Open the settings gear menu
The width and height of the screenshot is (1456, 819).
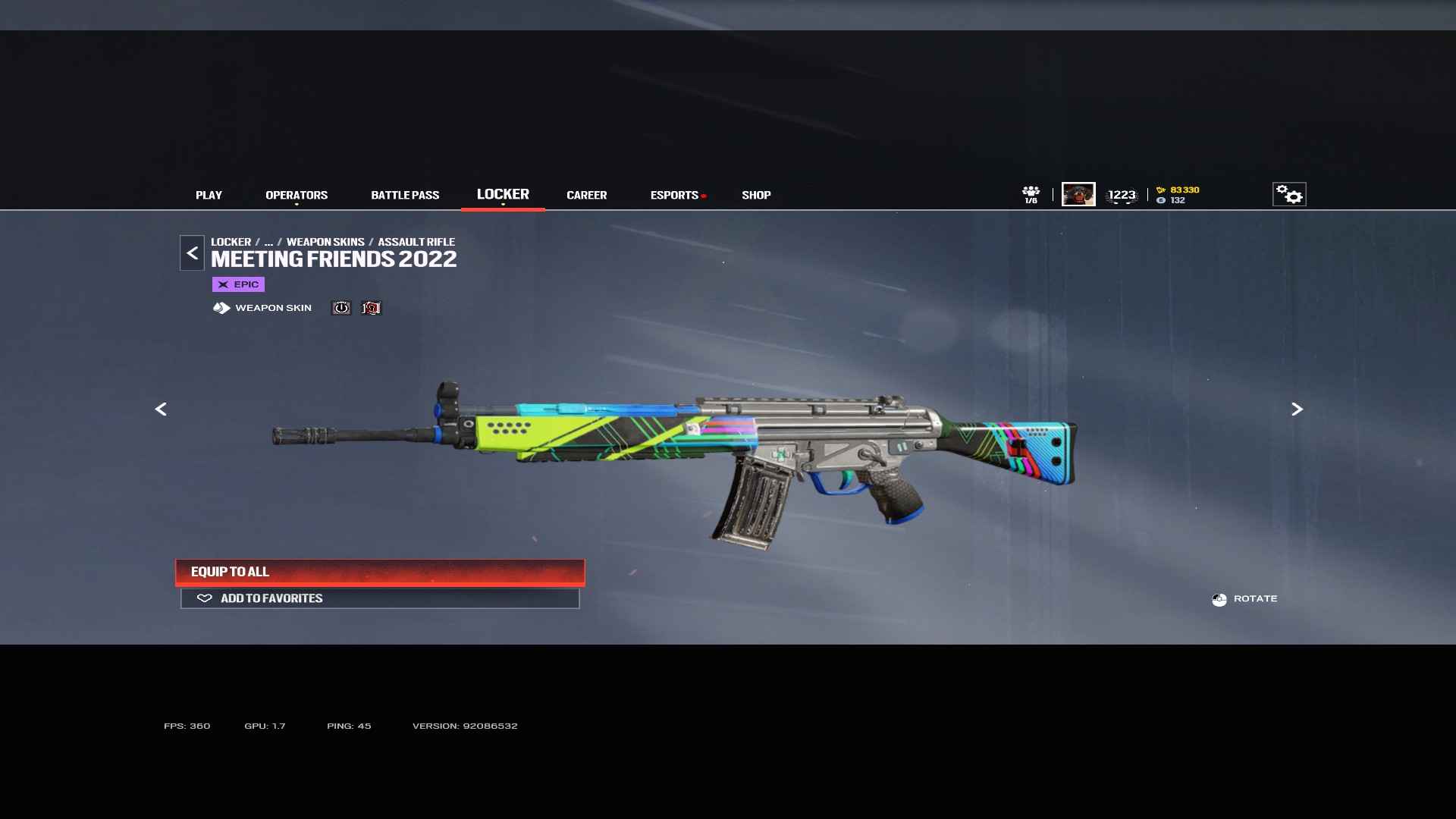tap(1288, 194)
